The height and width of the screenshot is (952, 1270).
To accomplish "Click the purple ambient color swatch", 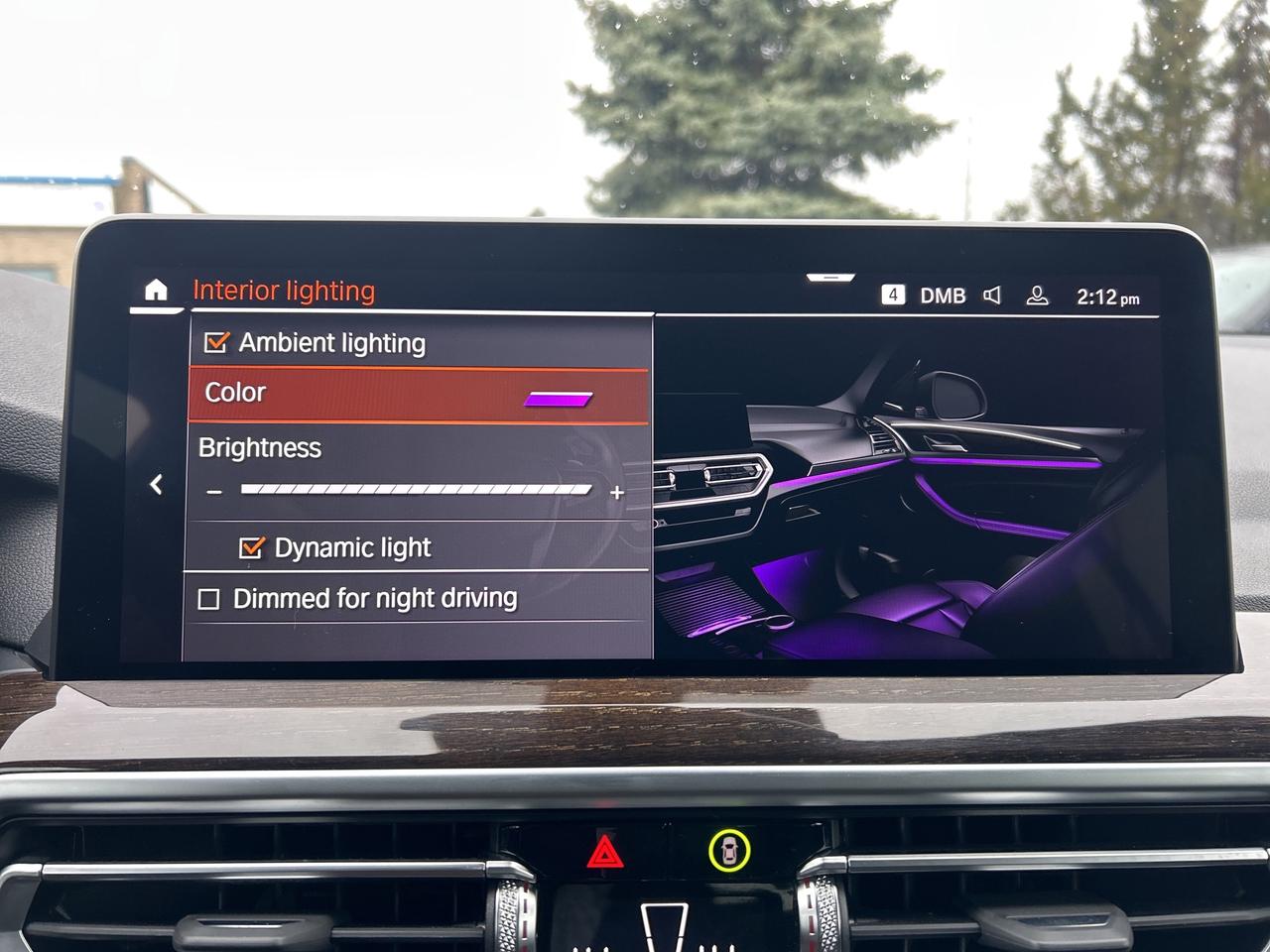I will coord(560,400).
